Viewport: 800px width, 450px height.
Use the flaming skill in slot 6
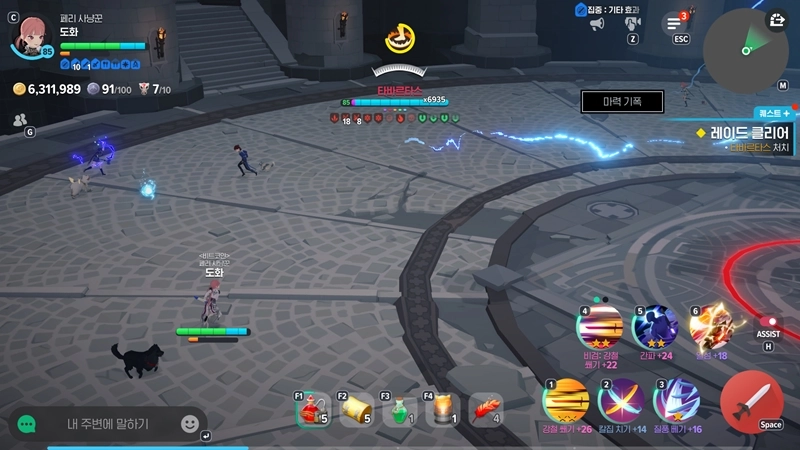click(x=711, y=326)
